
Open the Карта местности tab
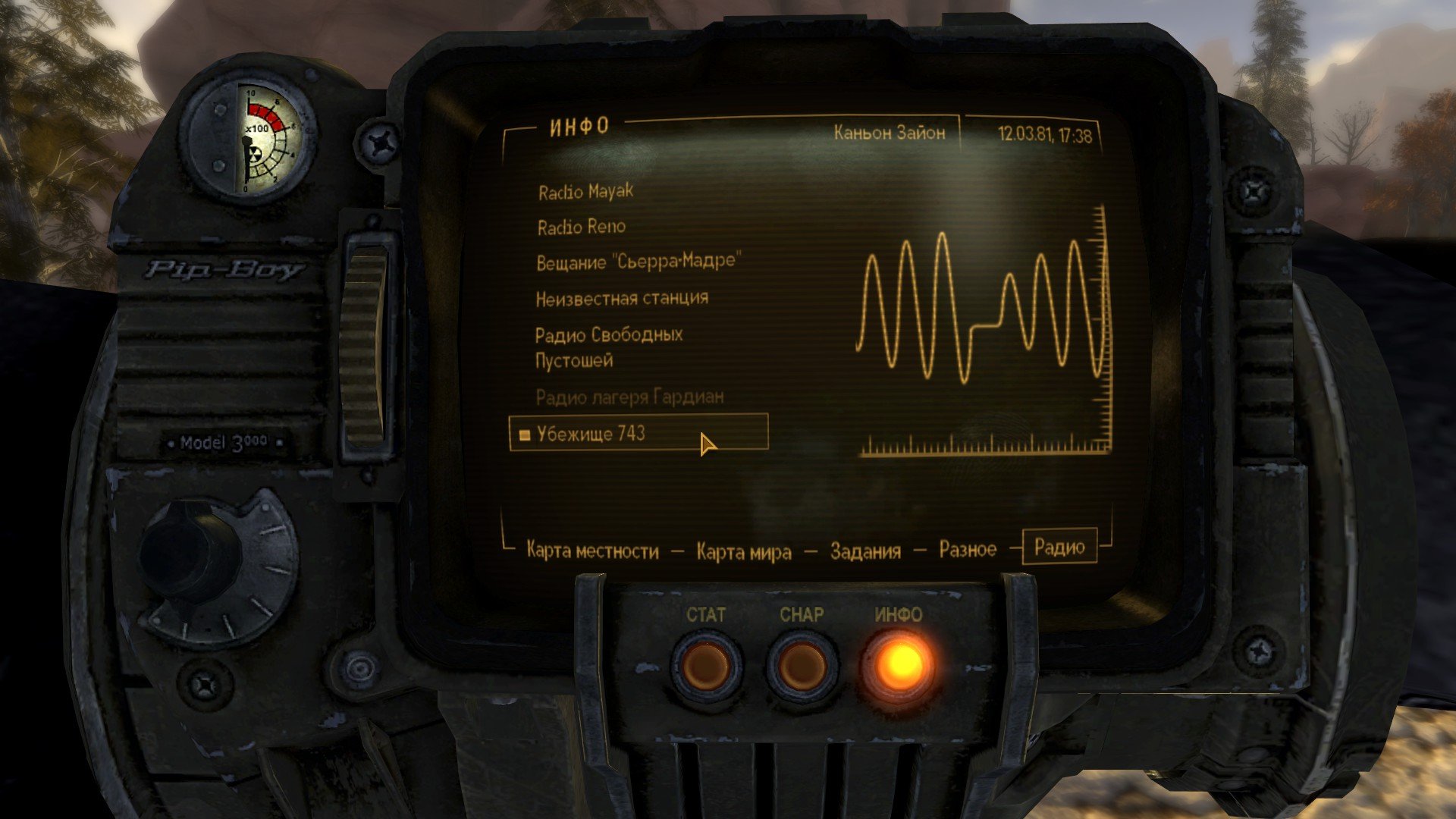(592, 551)
